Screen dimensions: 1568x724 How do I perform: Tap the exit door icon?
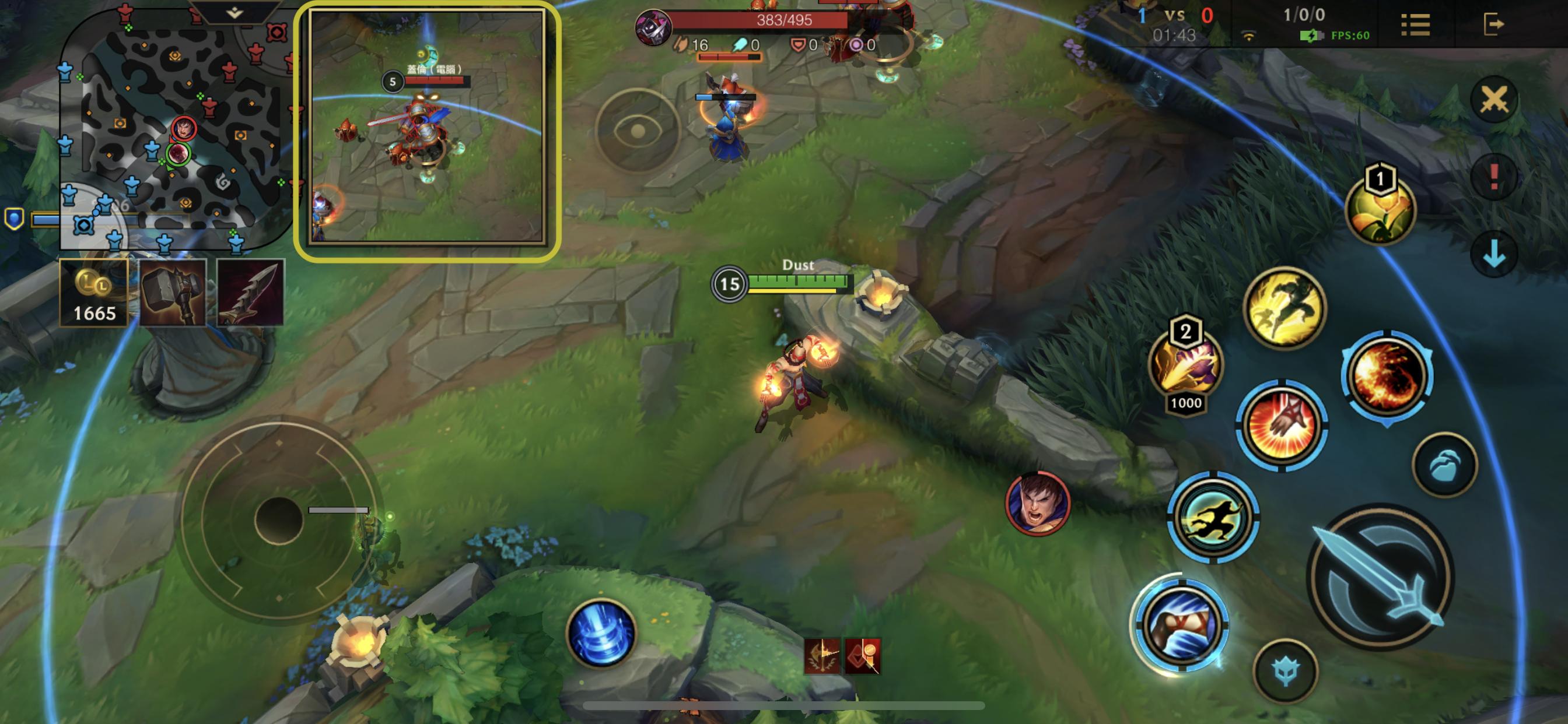(x=1493, y=25)
